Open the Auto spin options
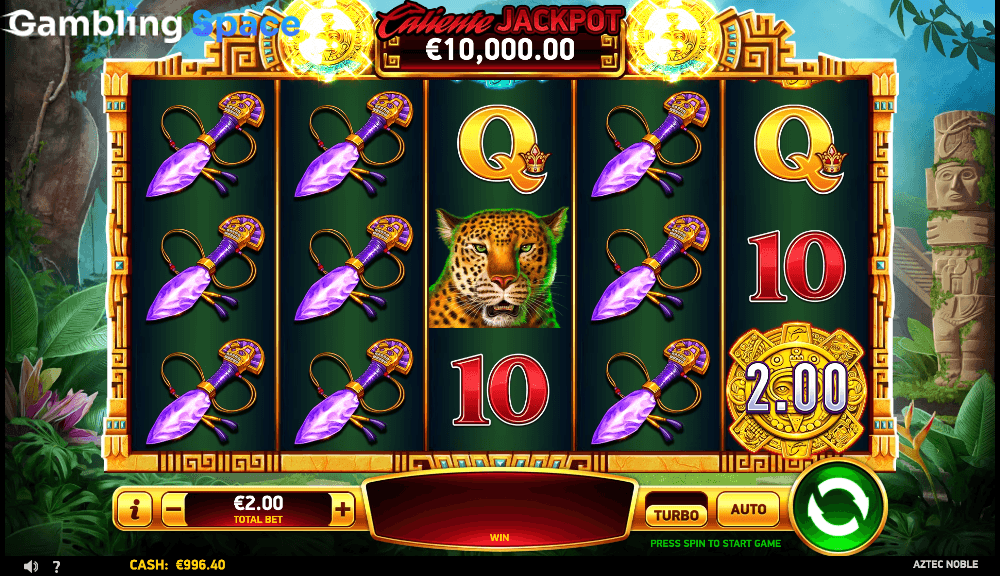The image size is (1000, 576). 748,510
